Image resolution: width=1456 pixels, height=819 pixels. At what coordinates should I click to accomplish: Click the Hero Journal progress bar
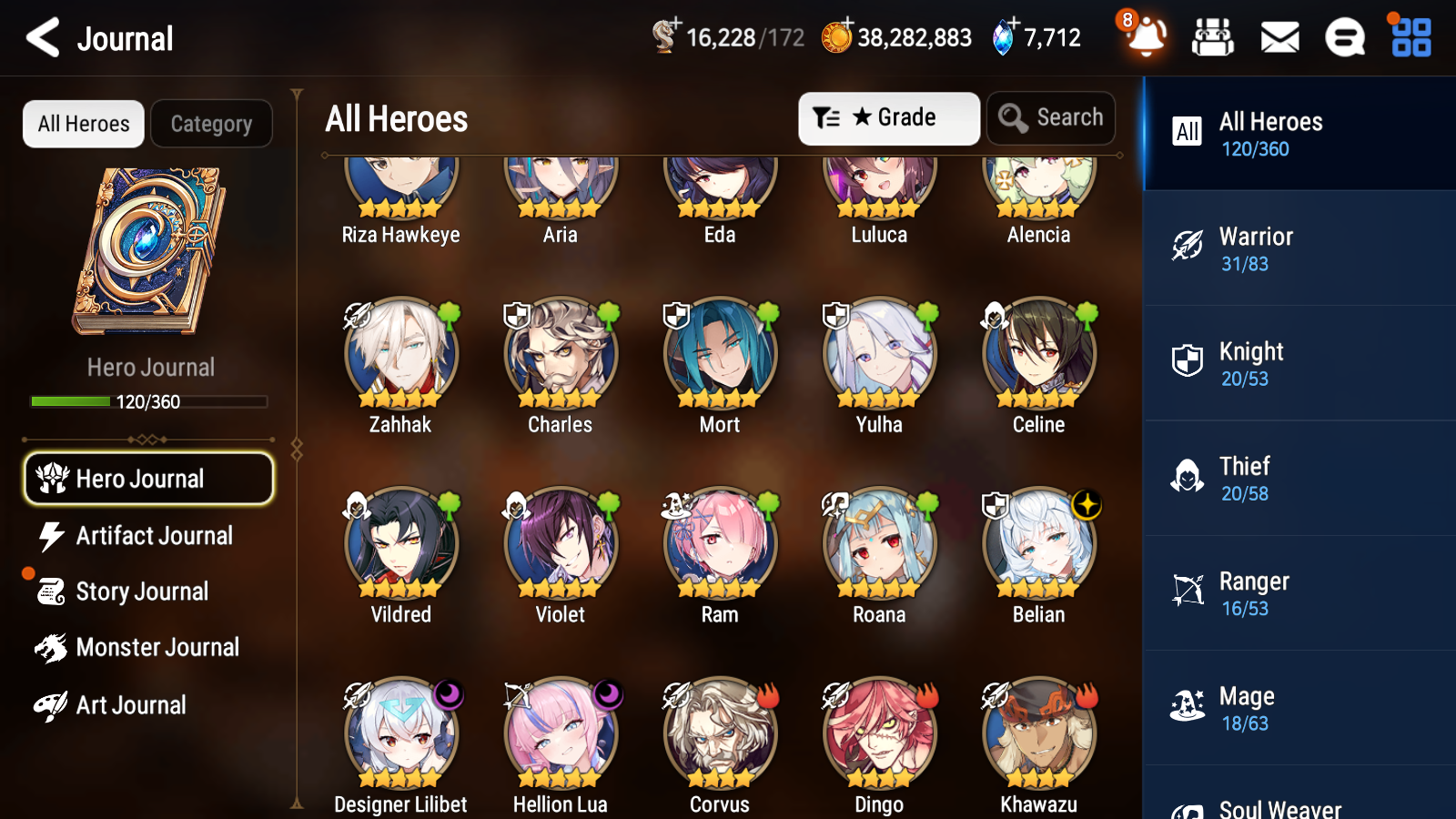pos(148,400)
